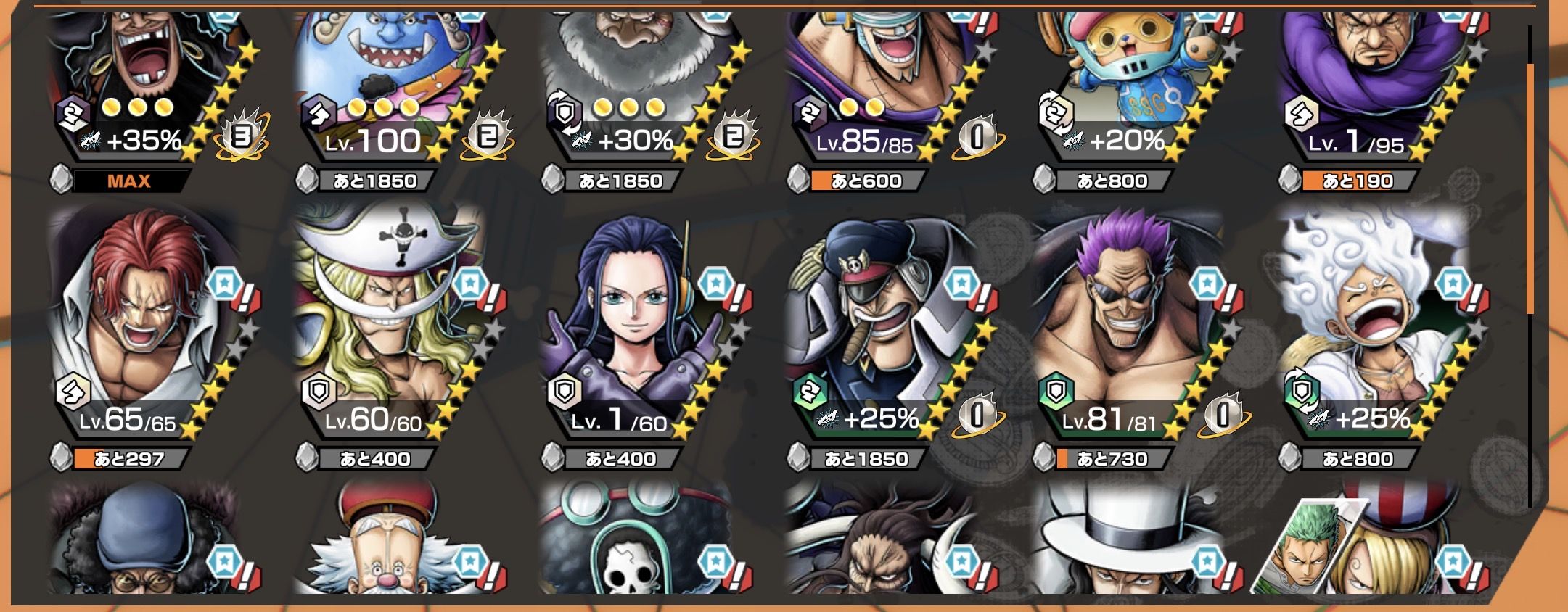Choose white-haired Gear 5 Luffy tile
Image resolution: width=1568 pixels, height=612 pixels.
(1371, 326)
